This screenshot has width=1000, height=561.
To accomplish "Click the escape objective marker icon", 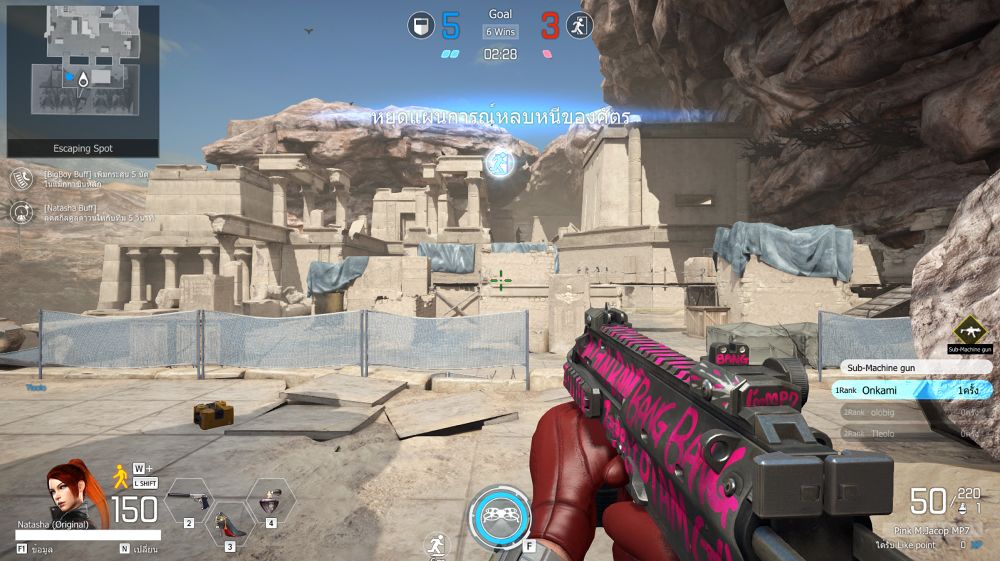I will coord(500,162).
